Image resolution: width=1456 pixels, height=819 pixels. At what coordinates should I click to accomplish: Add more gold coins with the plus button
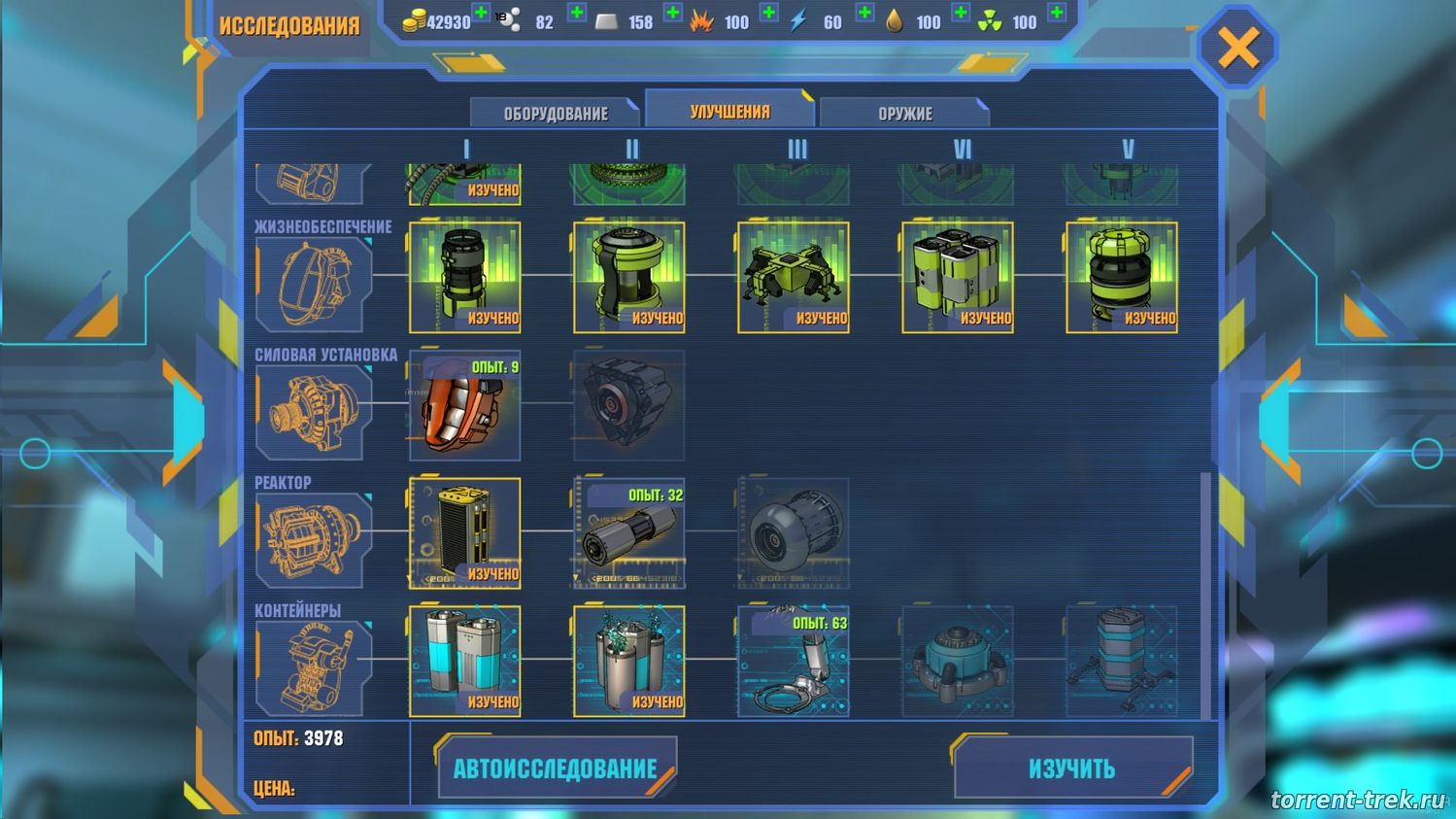pos(481,14)
